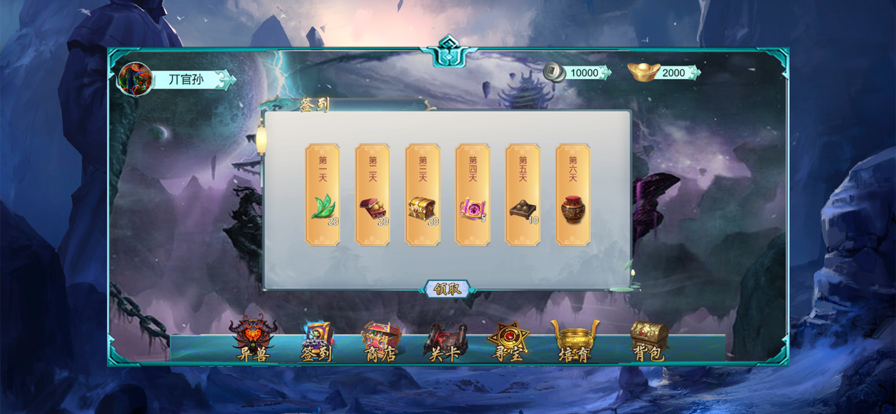The width and height of the screenshot is (896, 414).
Task: Tap the silver coin currency icon
Action: 555,72
